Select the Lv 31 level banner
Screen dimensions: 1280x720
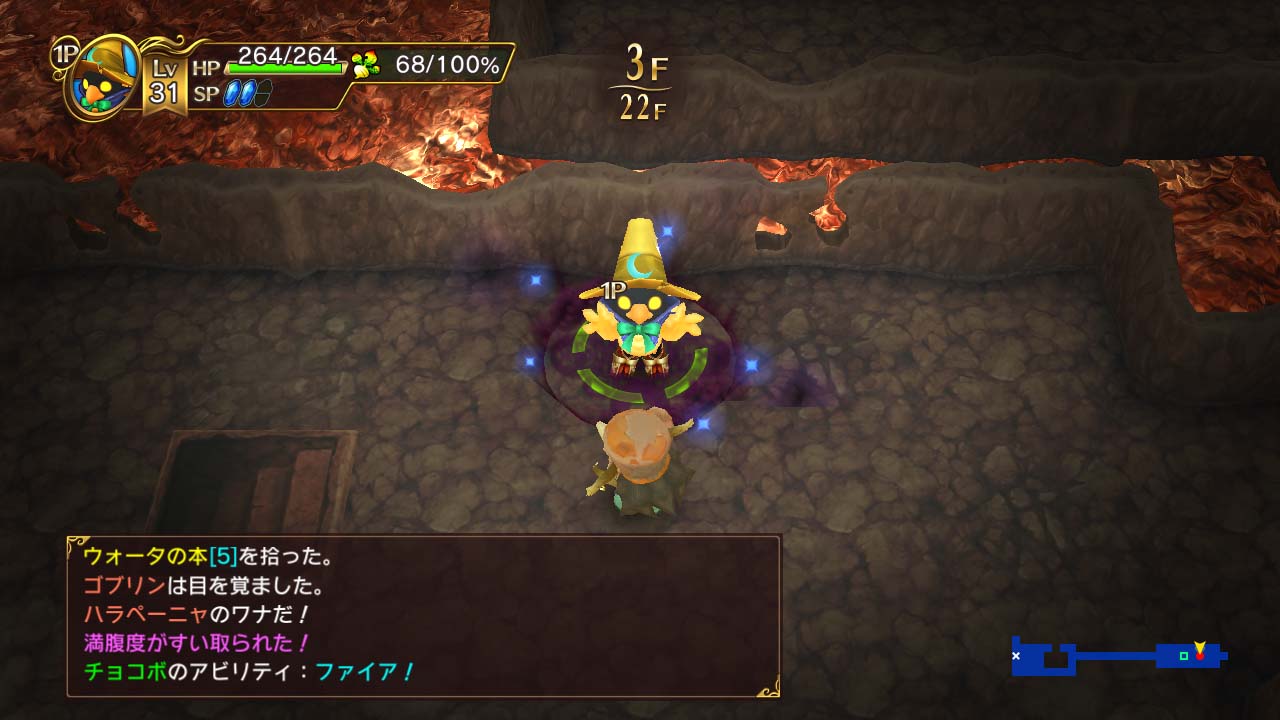pyautogui.click(x=165, y=80)
